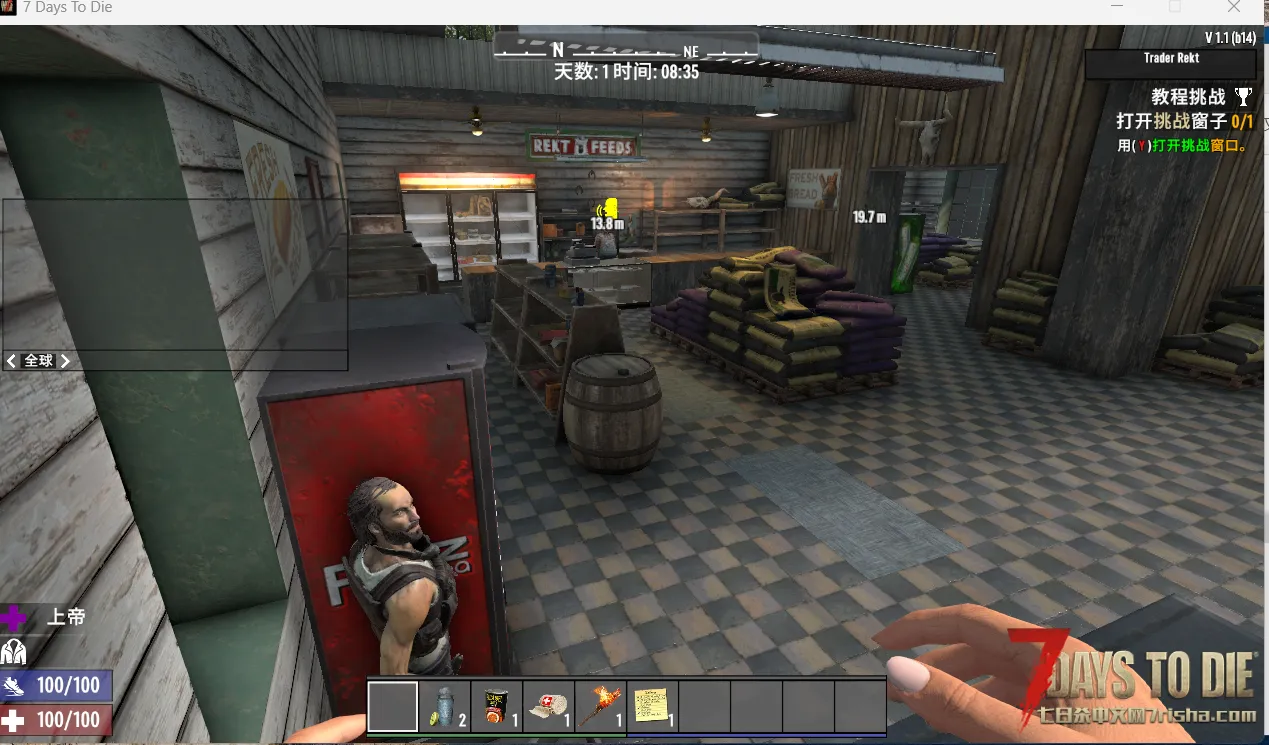Click the 全球 chat channel label
Viewport: 1269px width, 745px height.
pyautogui.click(x=39, y=361)
